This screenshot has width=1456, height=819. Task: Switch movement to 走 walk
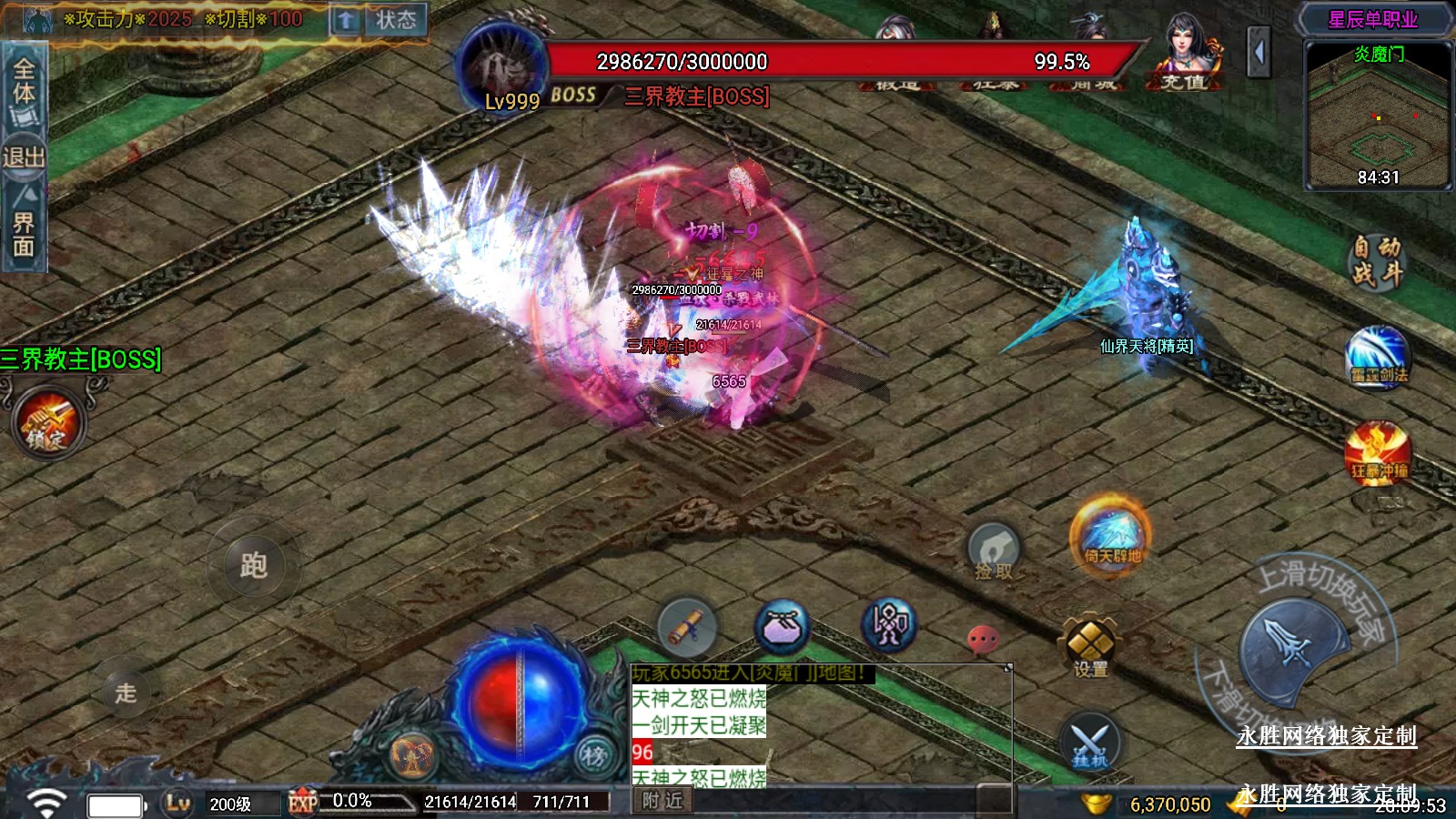pos(126,693)
